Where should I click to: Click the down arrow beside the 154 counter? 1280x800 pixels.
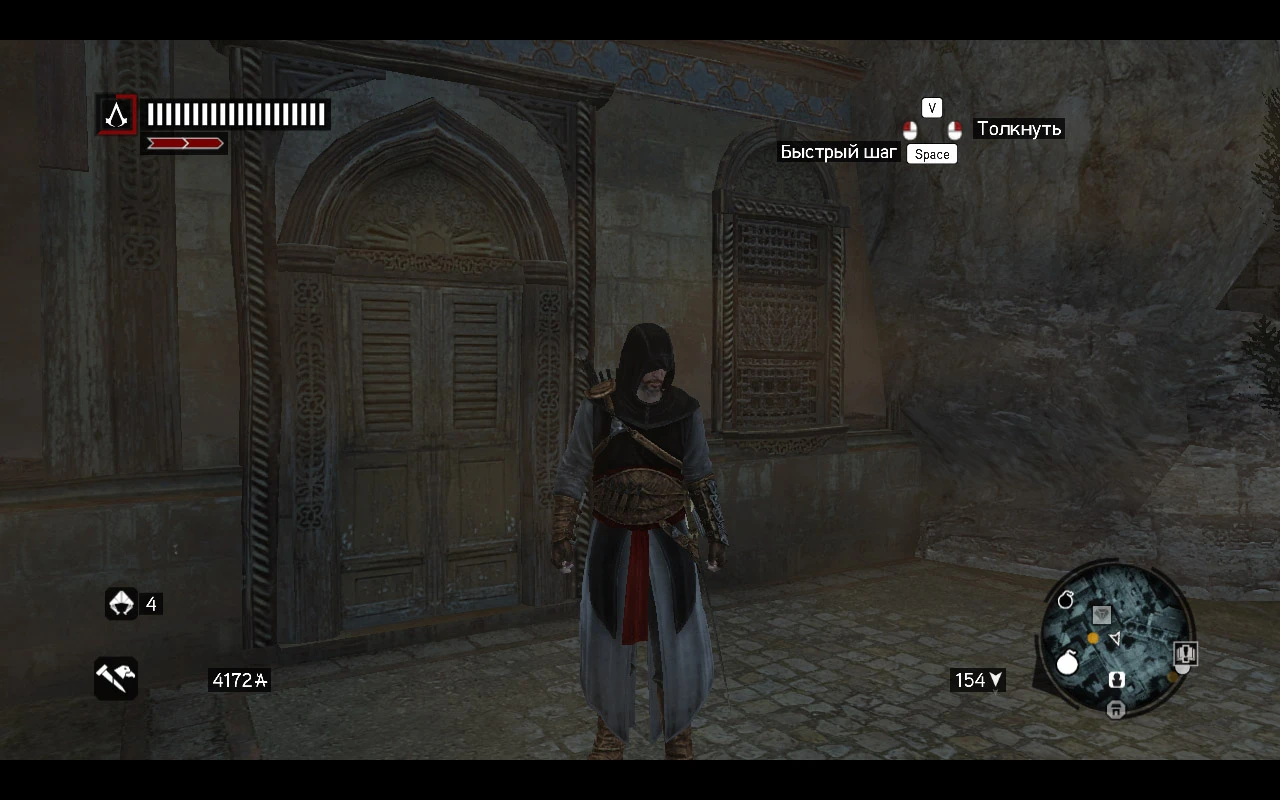pos(997,680)
